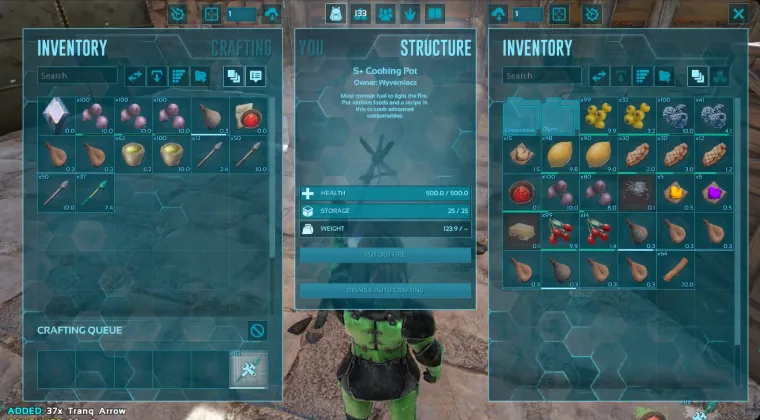
Task: Select the charcoal item slot
Action: pyautogui.click(x=636, y=192)
